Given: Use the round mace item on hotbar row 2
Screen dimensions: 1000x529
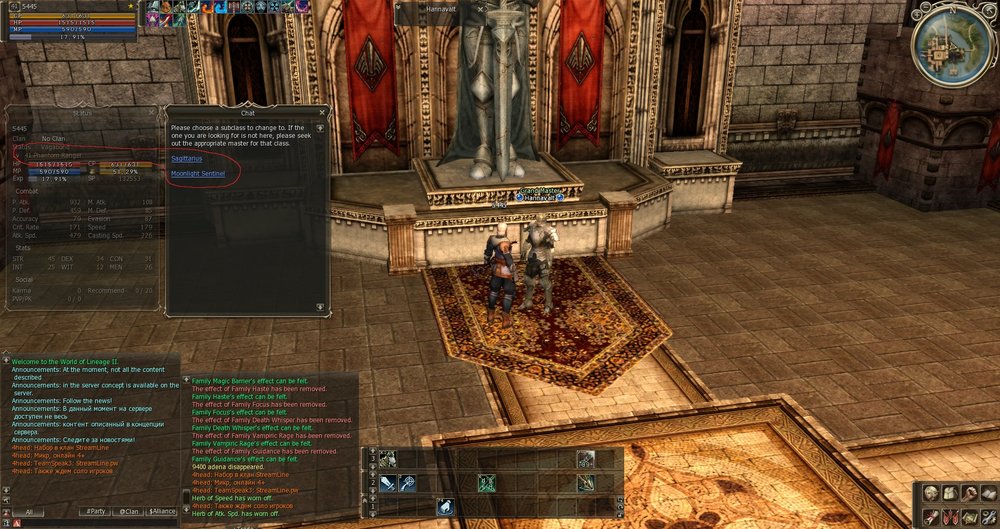Looking at the screenshot, I should point(409,483).
